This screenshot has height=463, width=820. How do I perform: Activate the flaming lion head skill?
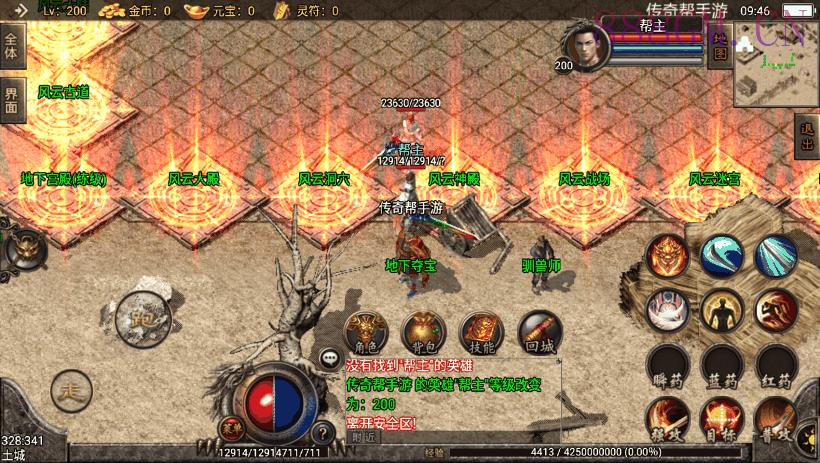point(665,255)
